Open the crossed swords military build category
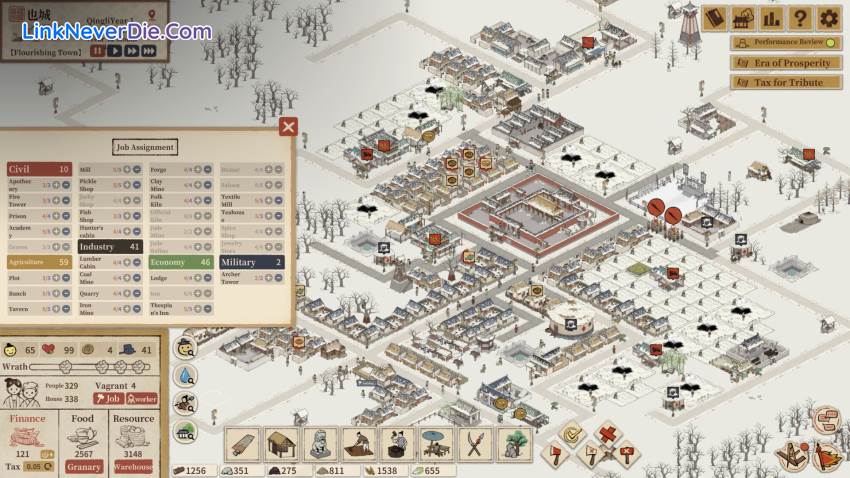Image resolution: width=850 pixels, height=478 pixels. point(474,445)
